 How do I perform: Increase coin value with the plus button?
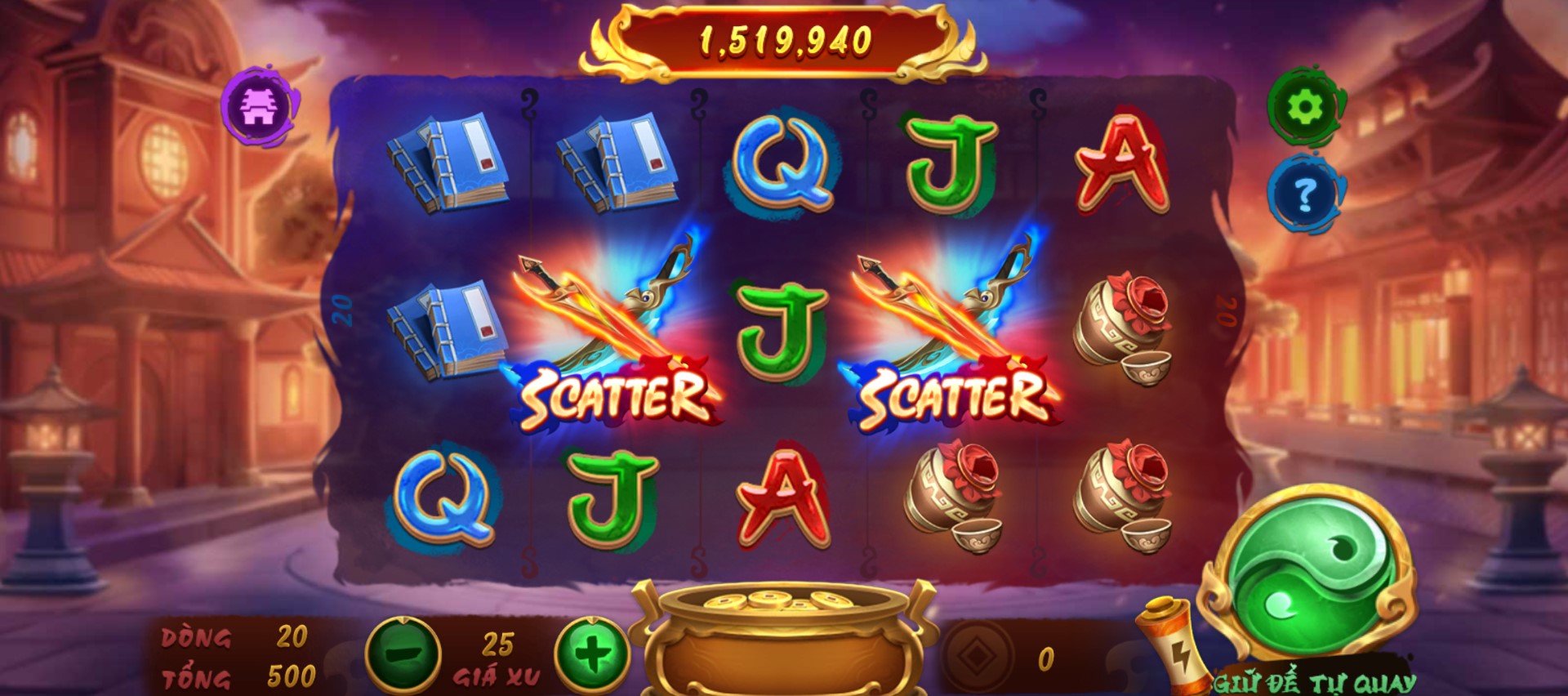point(592,654)
